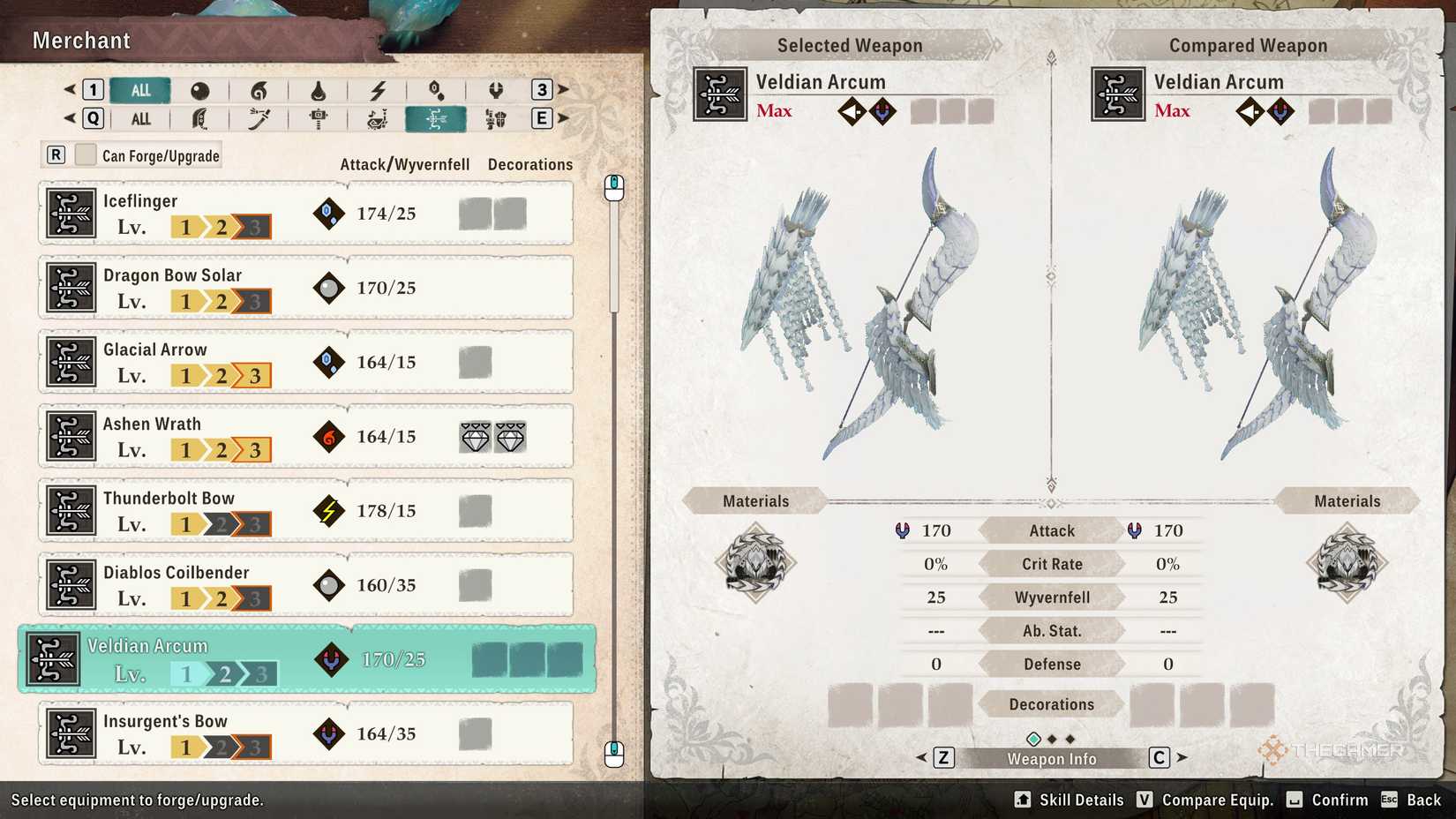This screenshot has height=819, width=1456.
Task: Select the hunting horn weapon category icon
Action: 377,118
